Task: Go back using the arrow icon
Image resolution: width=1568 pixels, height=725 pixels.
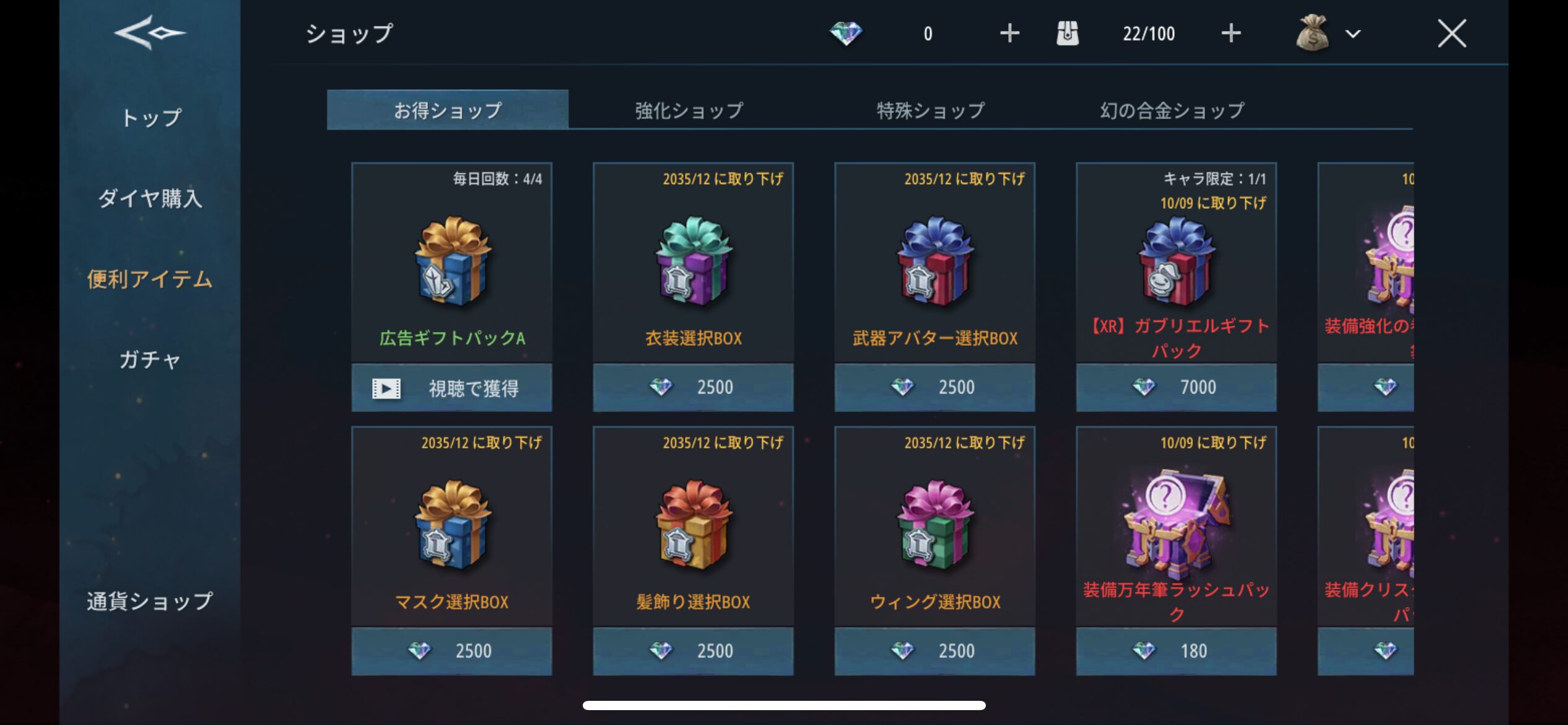Action: [149, 32]
